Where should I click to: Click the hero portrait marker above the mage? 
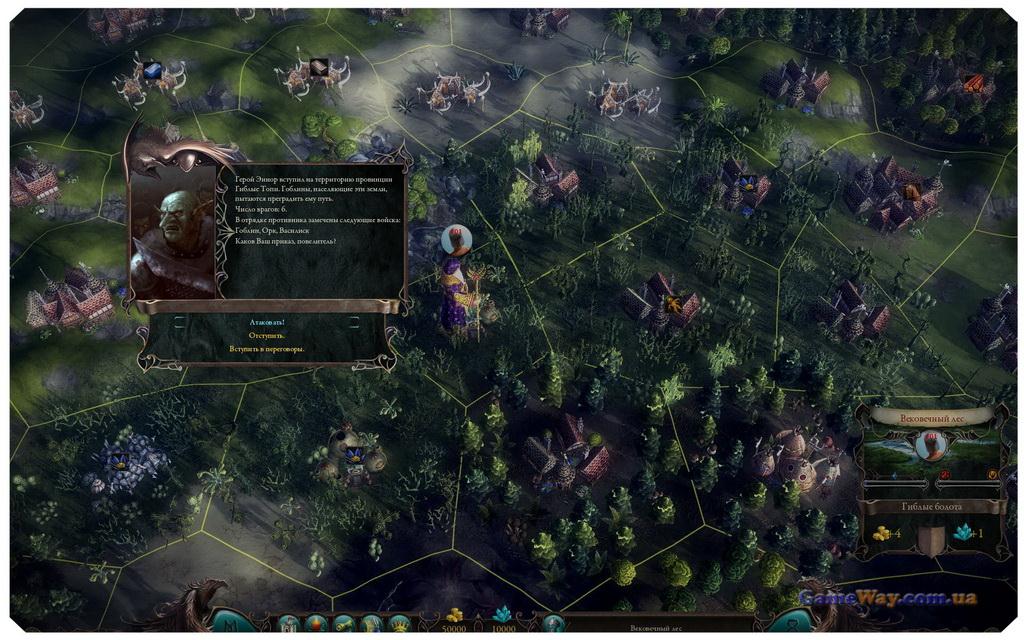click(456, 240)
